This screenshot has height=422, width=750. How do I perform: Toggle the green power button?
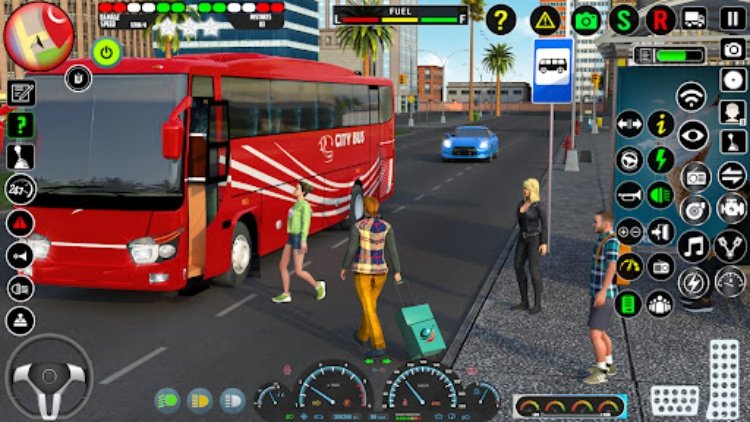coord(107,51)
